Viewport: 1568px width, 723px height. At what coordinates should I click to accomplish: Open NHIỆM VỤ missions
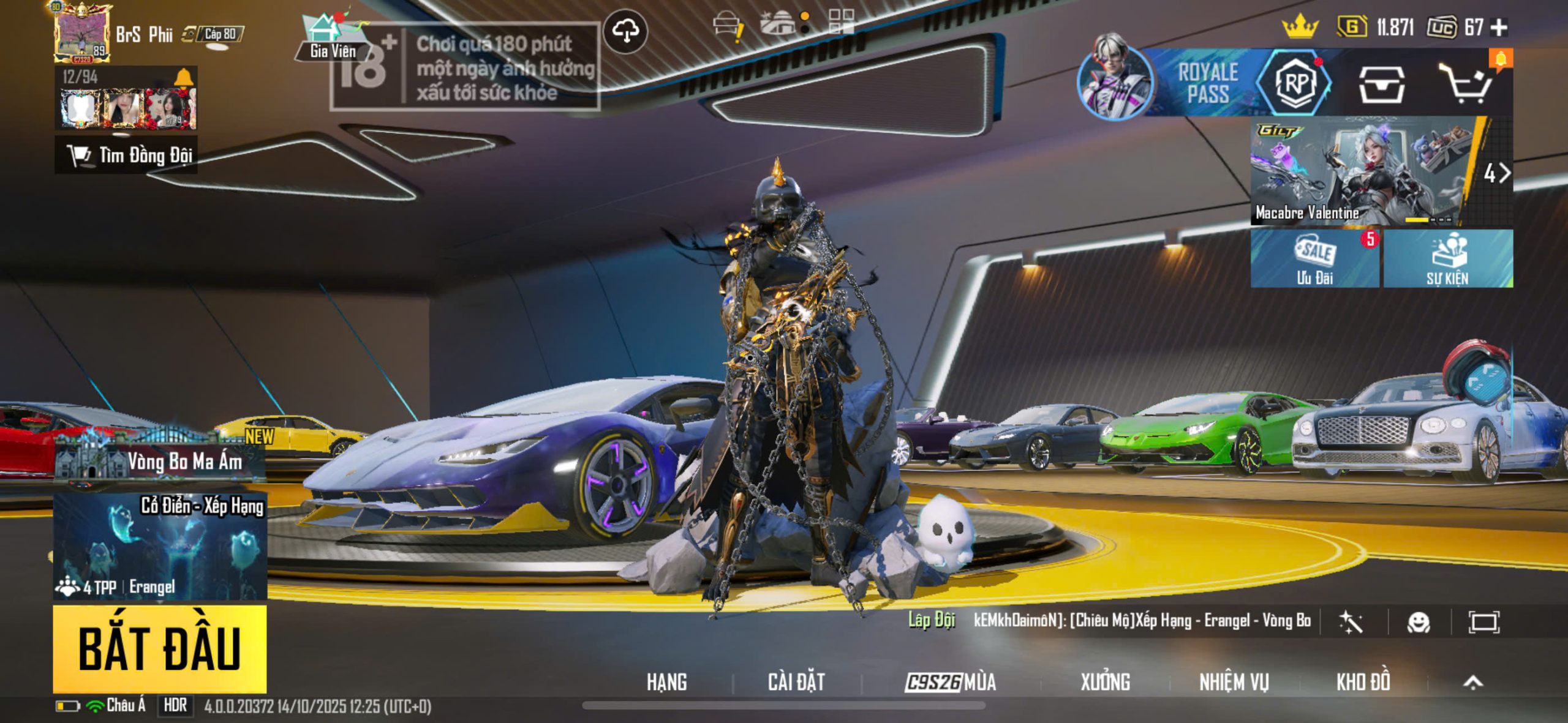(x=1234, y=681)
